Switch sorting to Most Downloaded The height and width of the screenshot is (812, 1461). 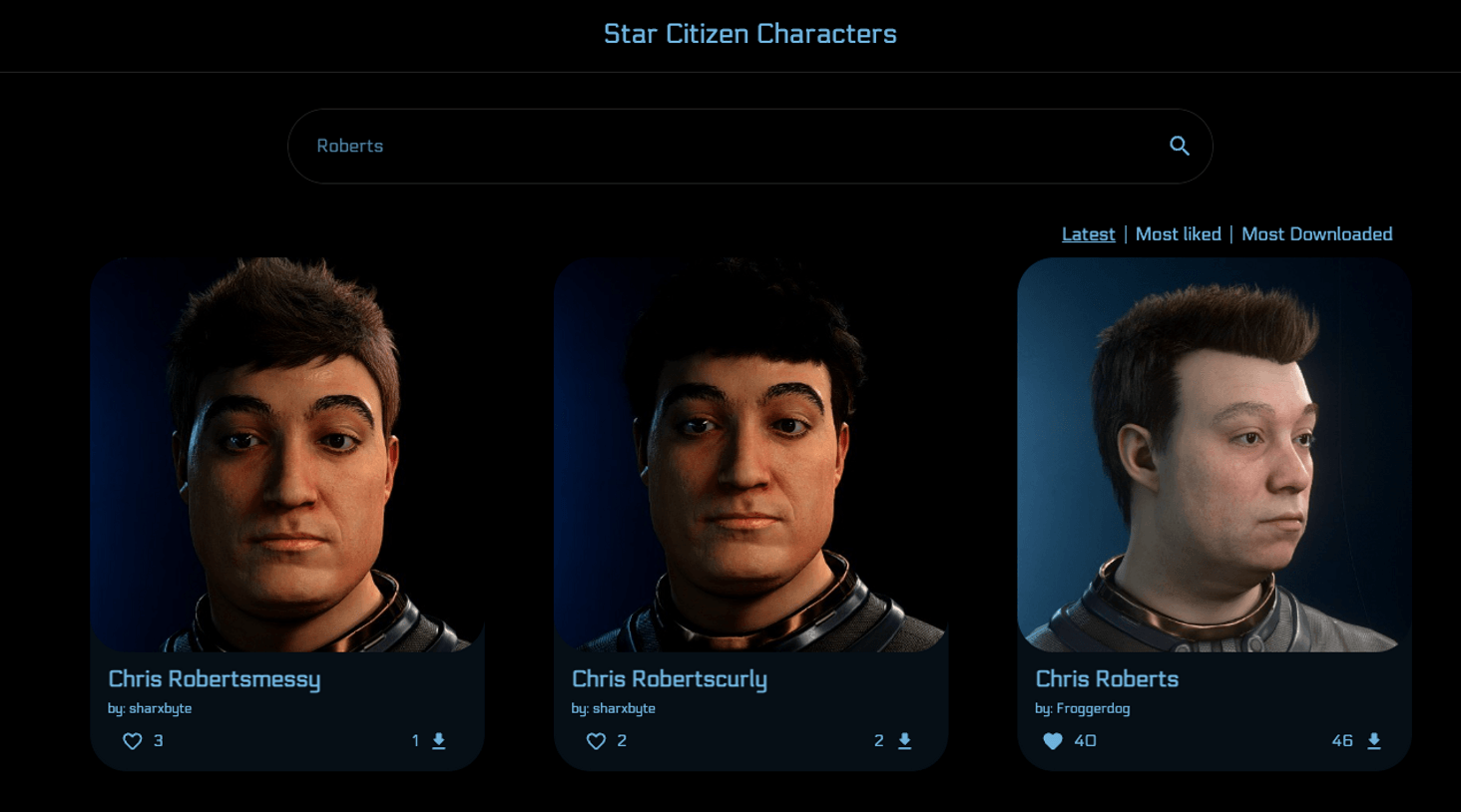[x=1317, y=233]
